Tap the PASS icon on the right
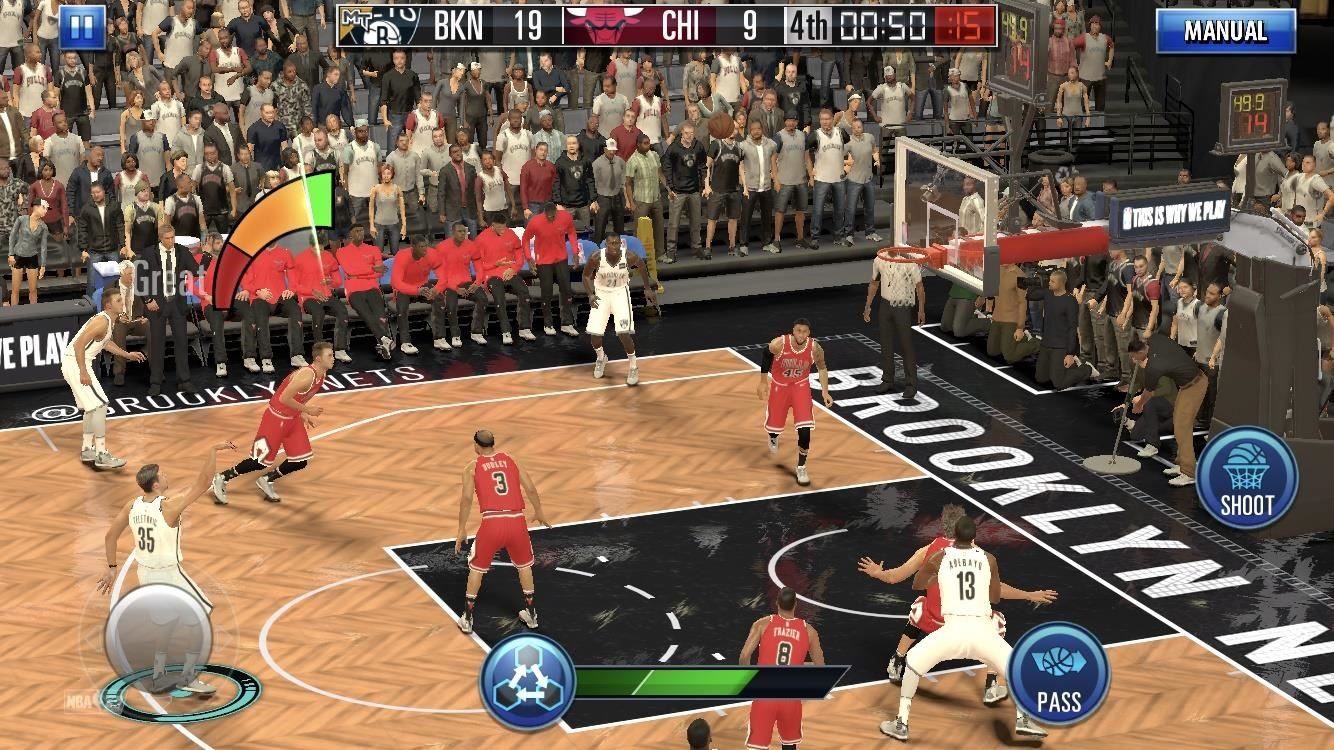The height and width of the screenshot is (750, 1334). click(1060, 672)
